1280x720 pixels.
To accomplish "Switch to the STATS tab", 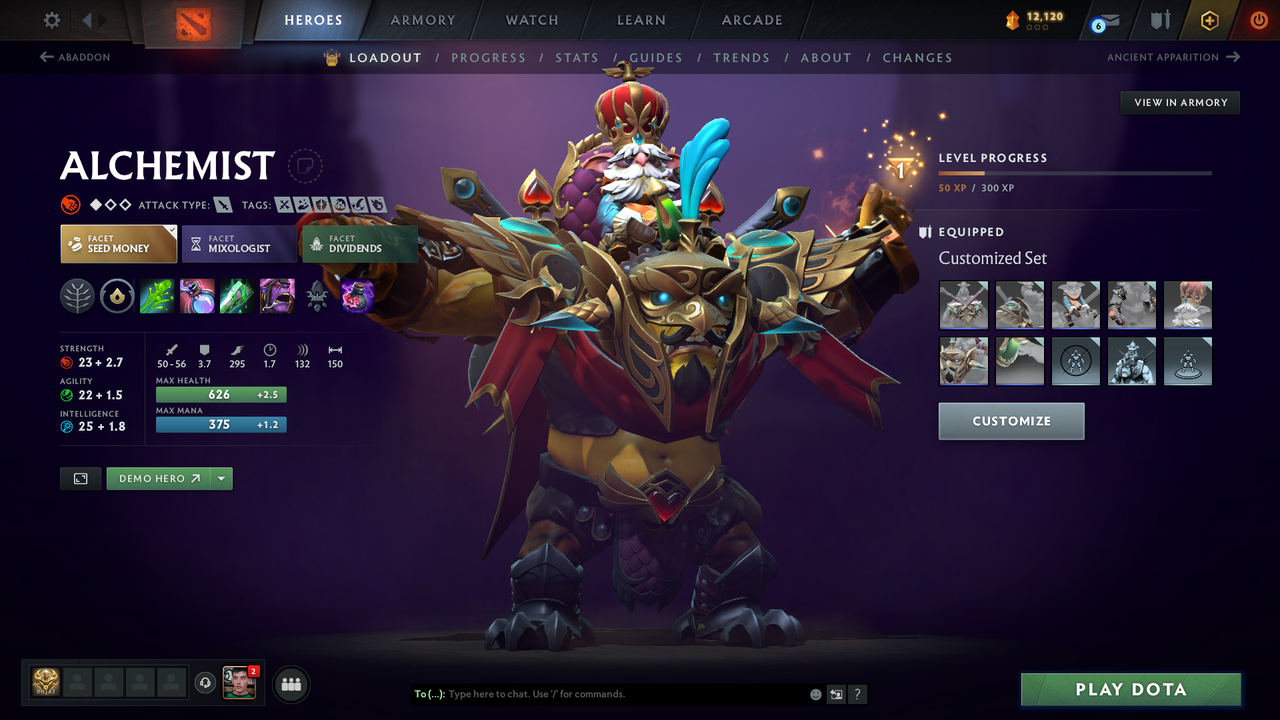I will 577,57.
